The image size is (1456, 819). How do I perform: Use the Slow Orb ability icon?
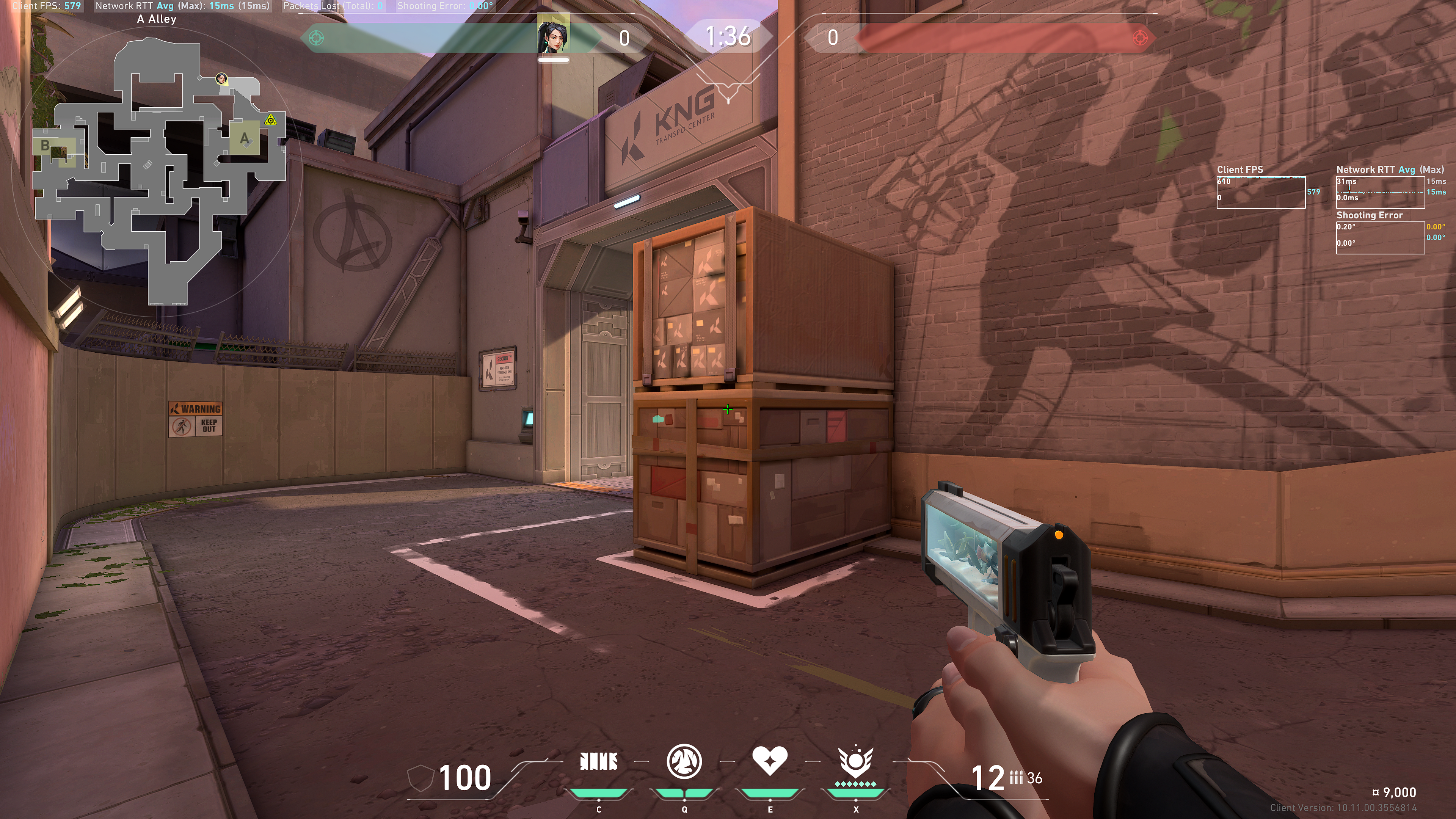(684, 761)
